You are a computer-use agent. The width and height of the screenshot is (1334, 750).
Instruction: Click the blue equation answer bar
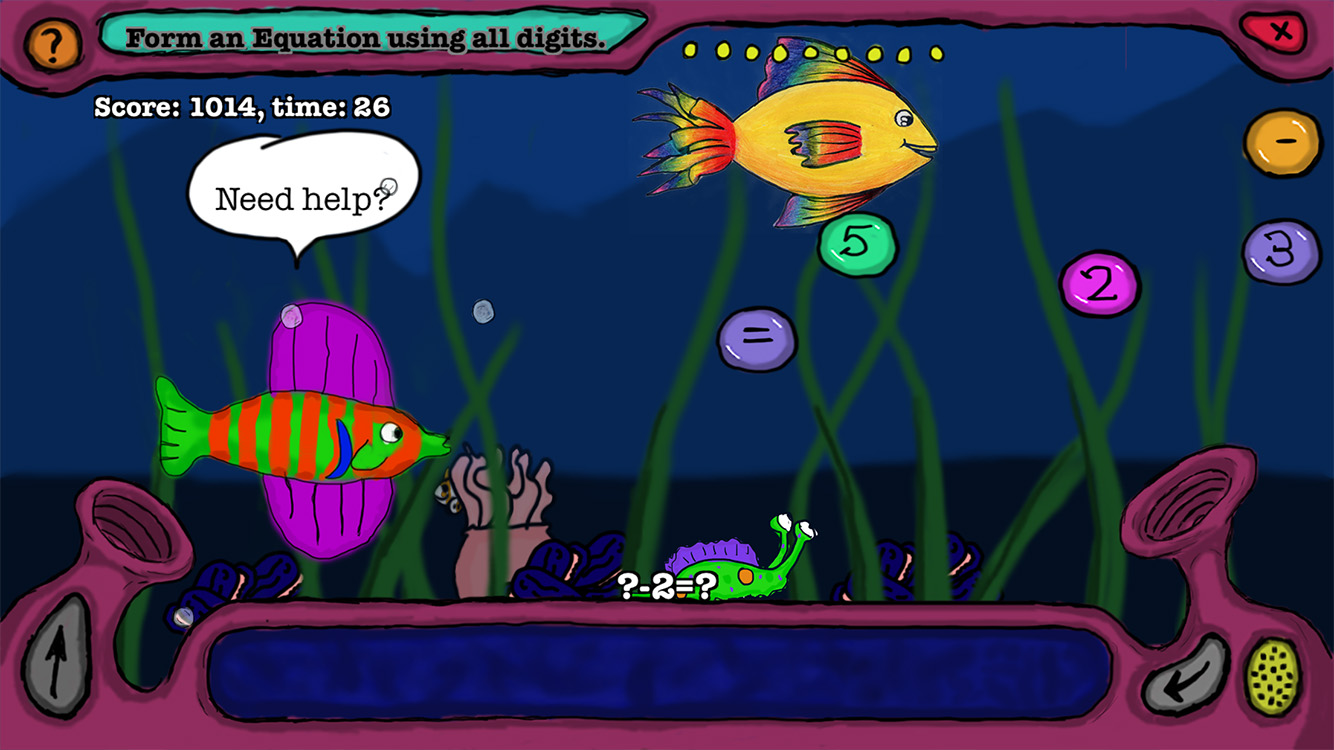[660, 672]
